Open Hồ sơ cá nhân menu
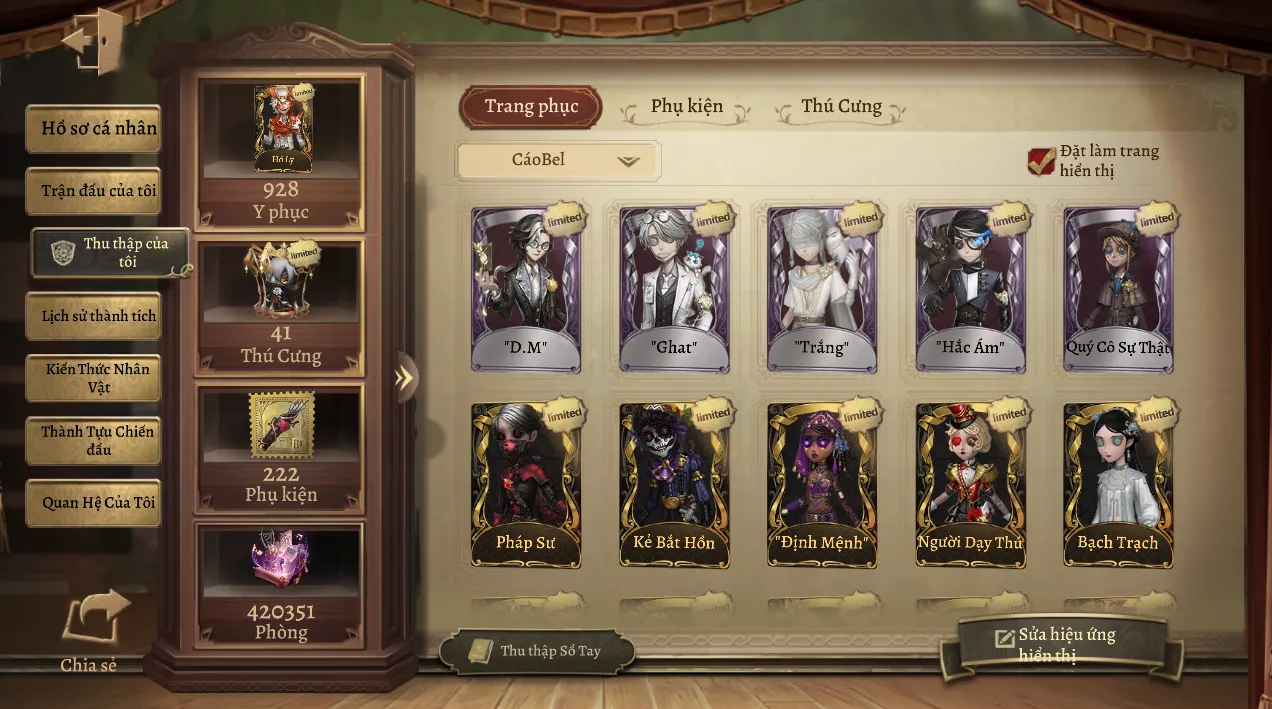This screenshot has width=1272, height=709. point(93,129)
